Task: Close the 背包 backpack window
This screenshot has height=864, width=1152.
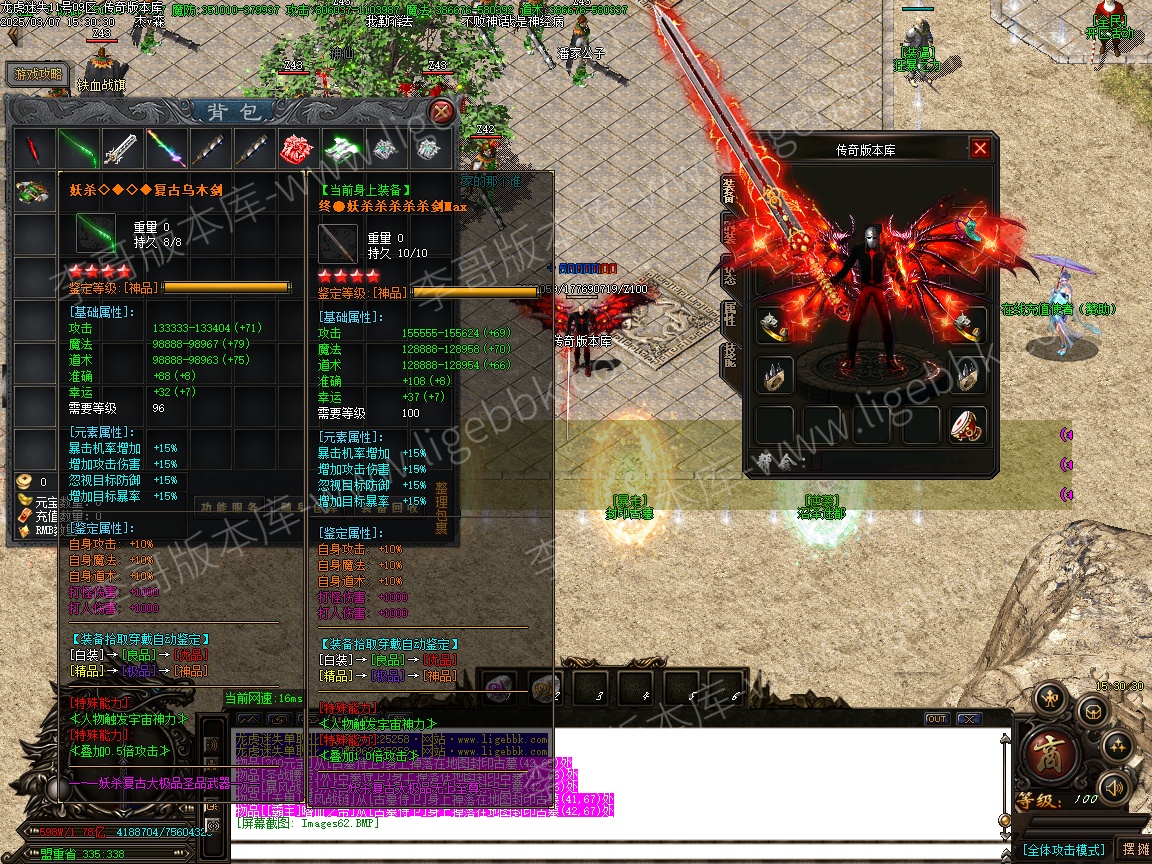Action: [x=441, y=111]
